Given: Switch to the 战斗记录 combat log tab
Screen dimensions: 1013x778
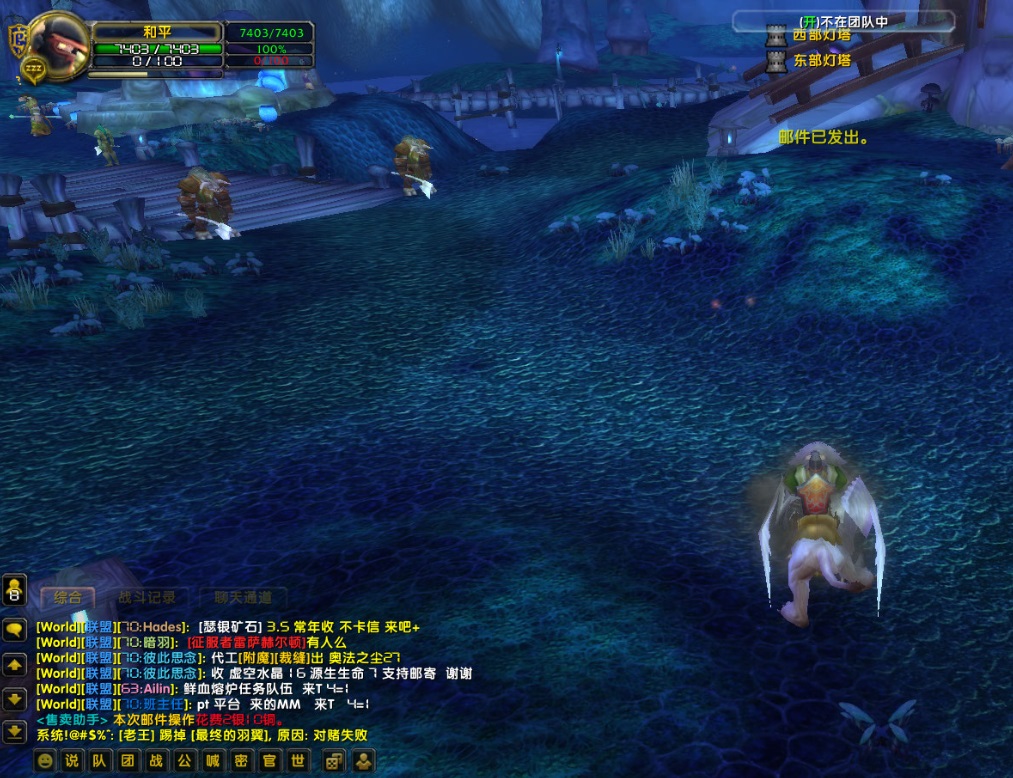Looking at the screenshot, I should pos(146,598).
